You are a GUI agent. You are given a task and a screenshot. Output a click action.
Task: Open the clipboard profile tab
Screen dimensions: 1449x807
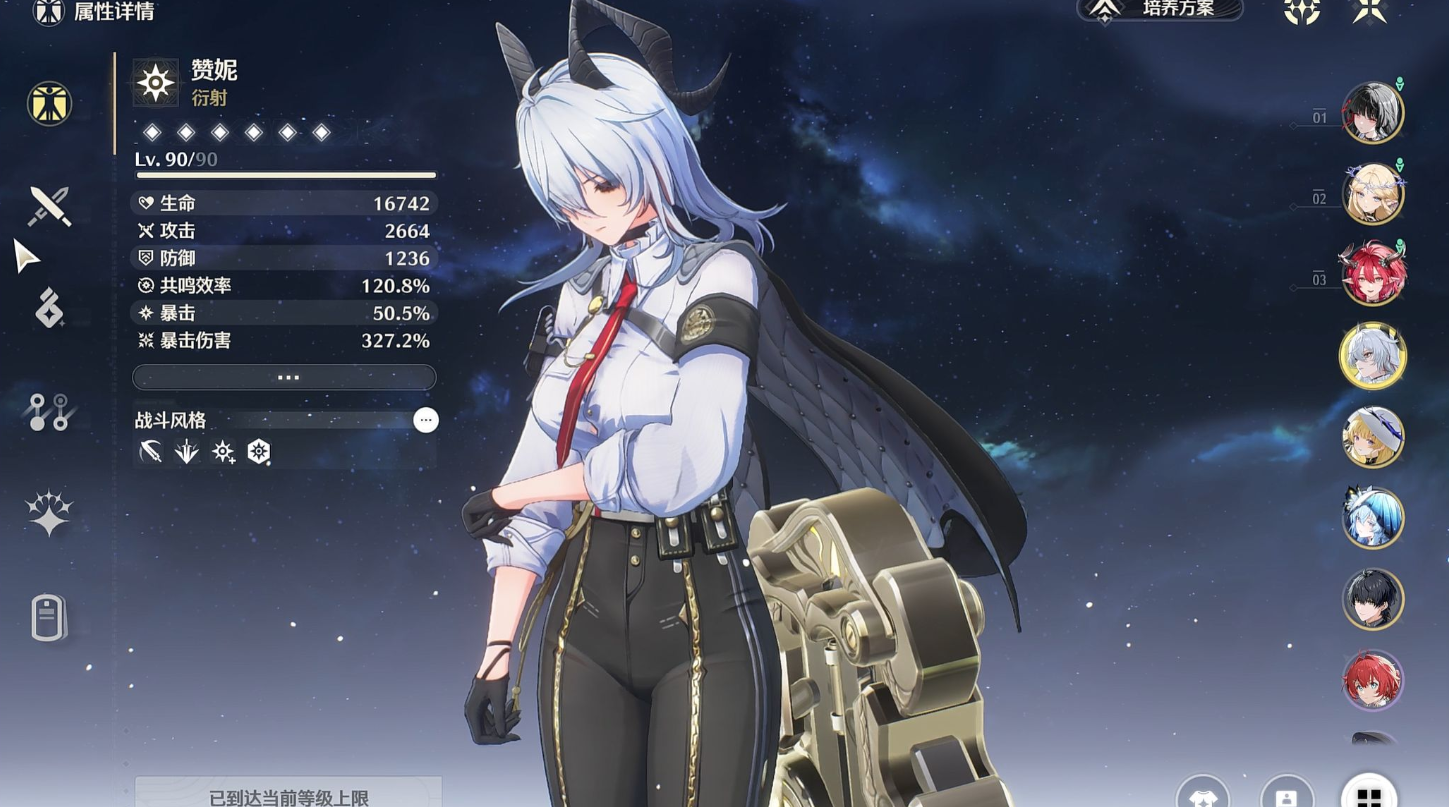pyautogui.click(x=48, y=617)
